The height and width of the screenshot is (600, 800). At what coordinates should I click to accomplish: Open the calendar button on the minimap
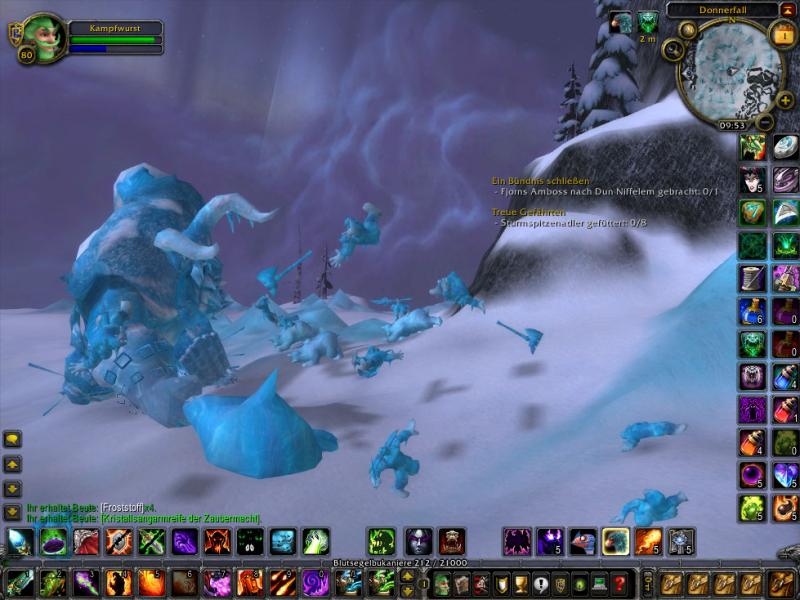coord(785,34)
